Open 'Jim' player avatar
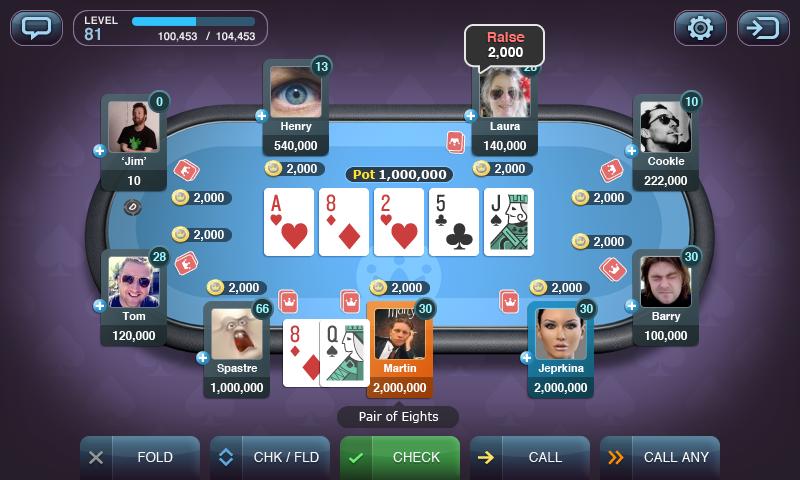 click(134, 126)
